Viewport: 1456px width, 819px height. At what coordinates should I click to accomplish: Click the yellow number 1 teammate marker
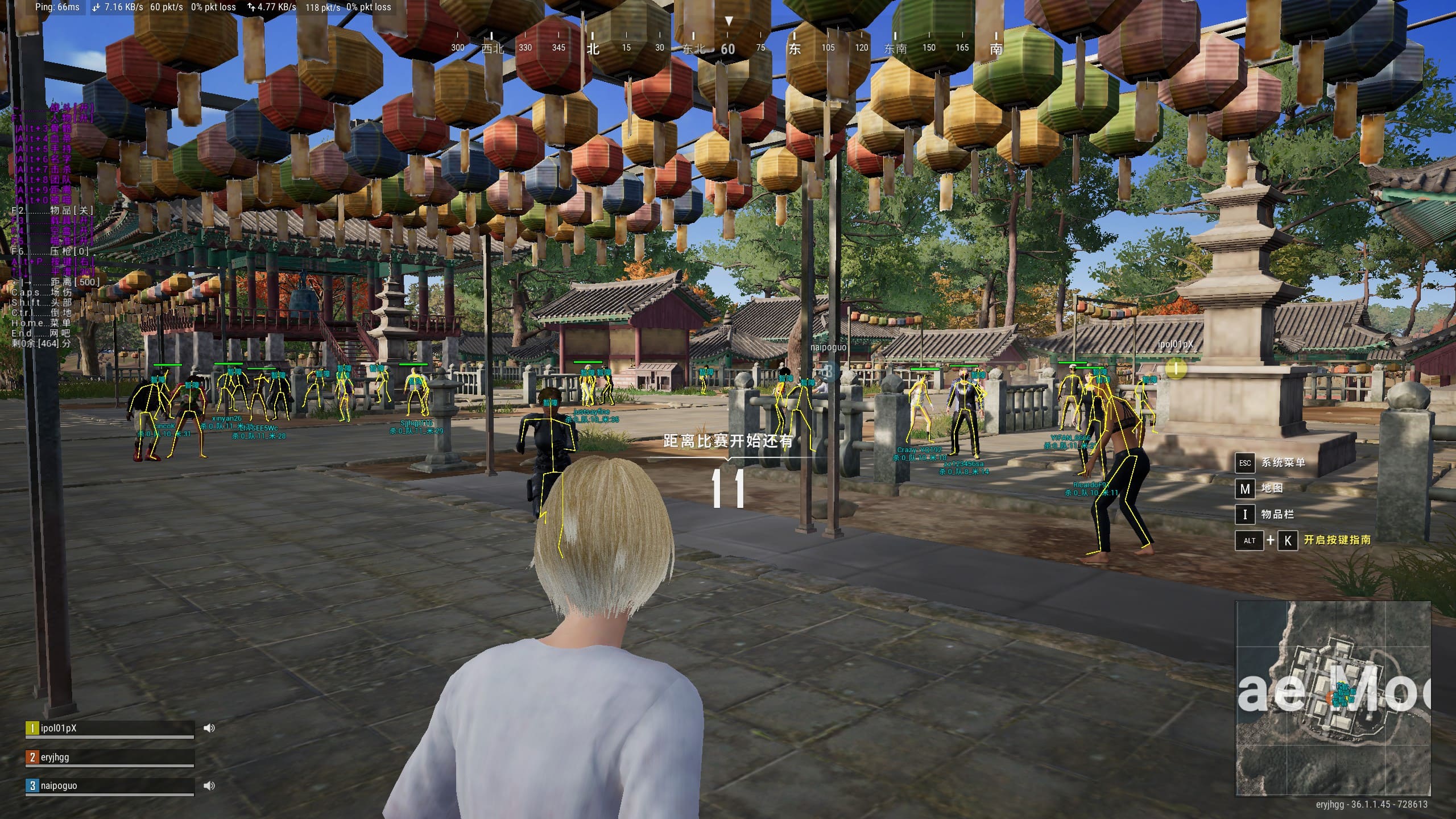coord(1176,369)
